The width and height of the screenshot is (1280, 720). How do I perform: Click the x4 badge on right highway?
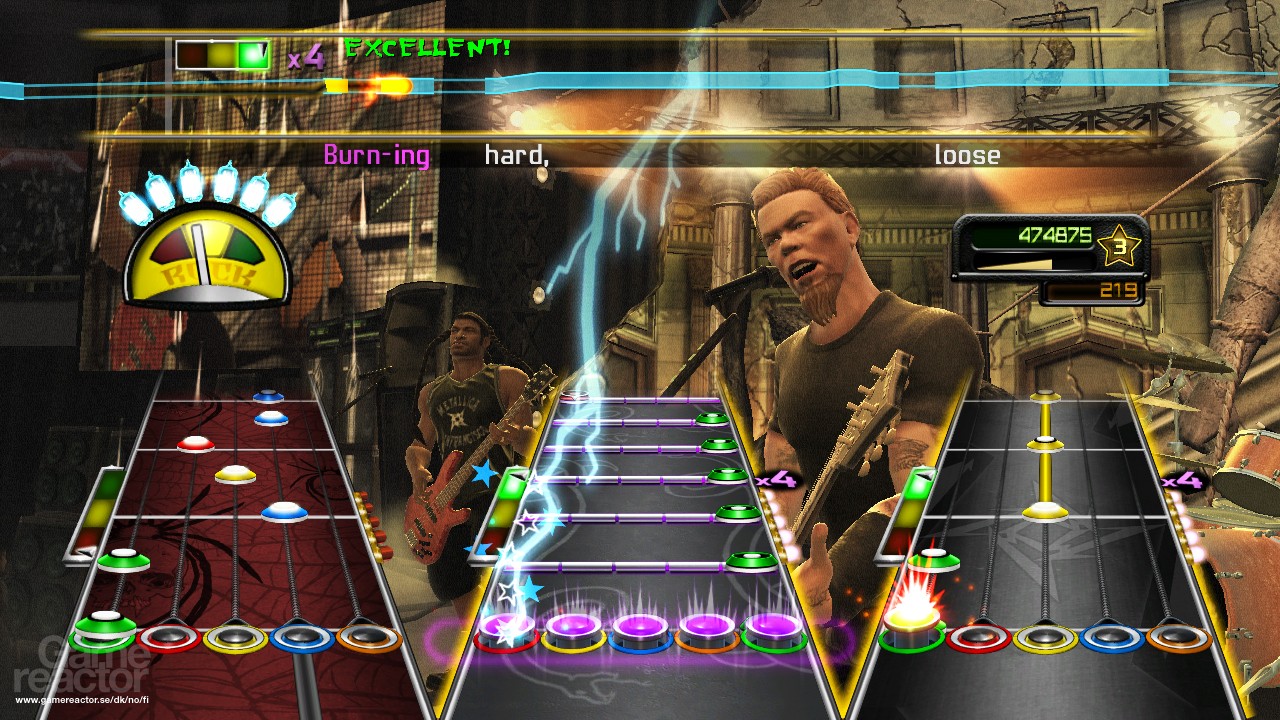(x=1182, y=480)
